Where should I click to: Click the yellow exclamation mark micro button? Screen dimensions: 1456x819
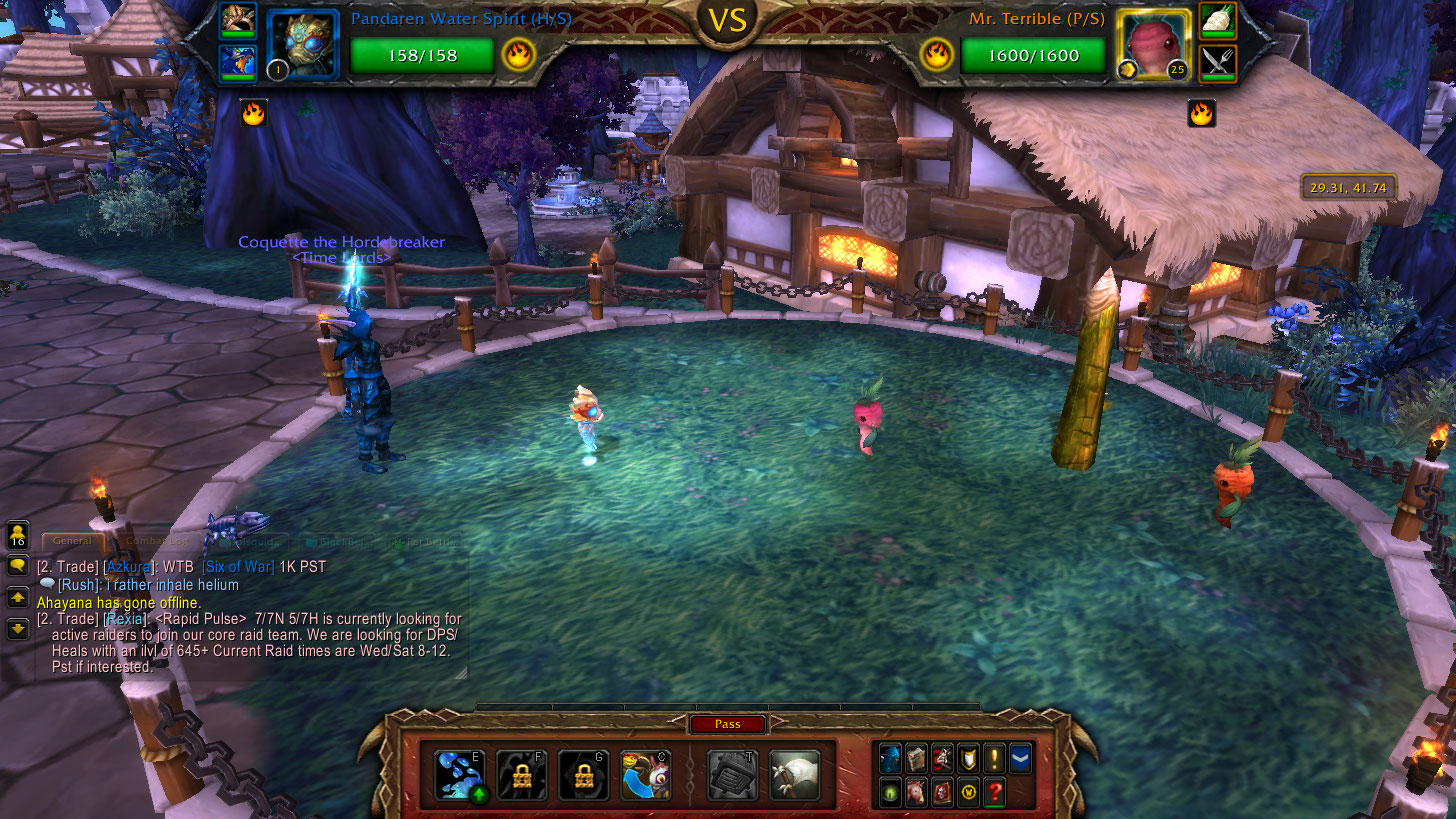(994, 759)
